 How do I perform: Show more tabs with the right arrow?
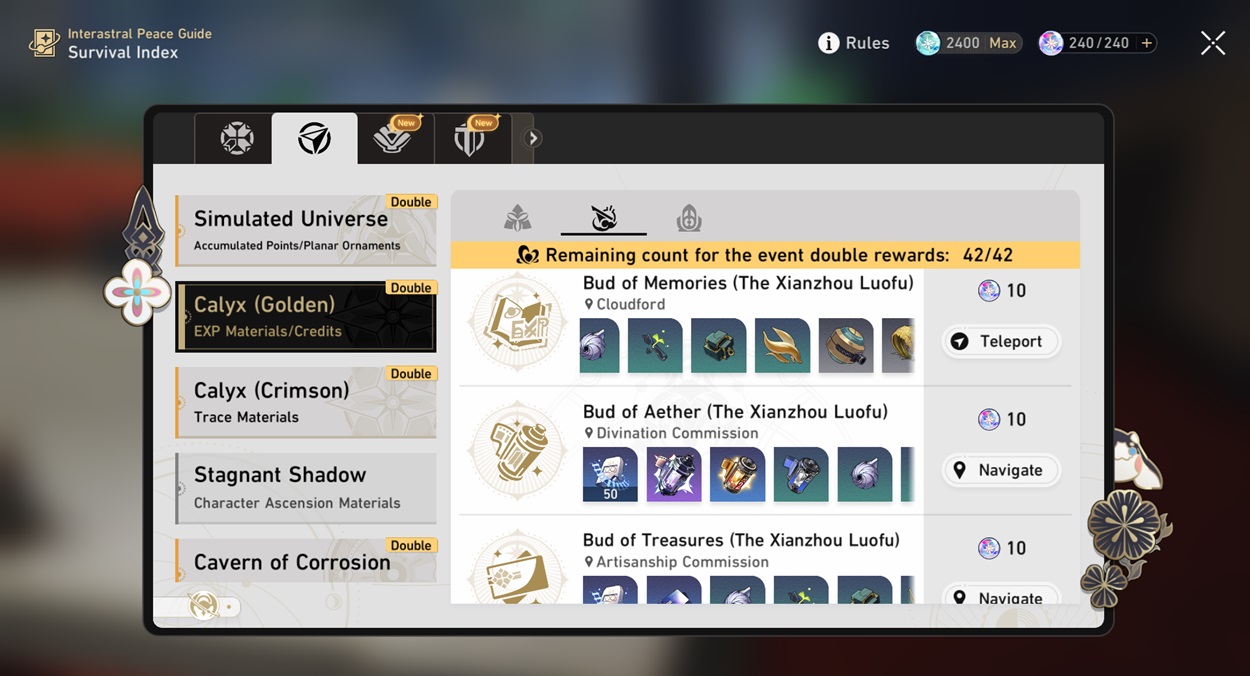533,139
